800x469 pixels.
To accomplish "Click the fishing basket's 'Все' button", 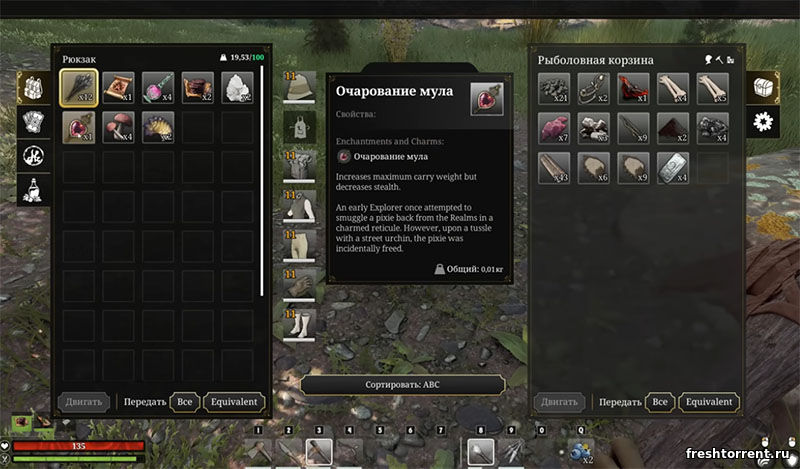I will point(659,402).
